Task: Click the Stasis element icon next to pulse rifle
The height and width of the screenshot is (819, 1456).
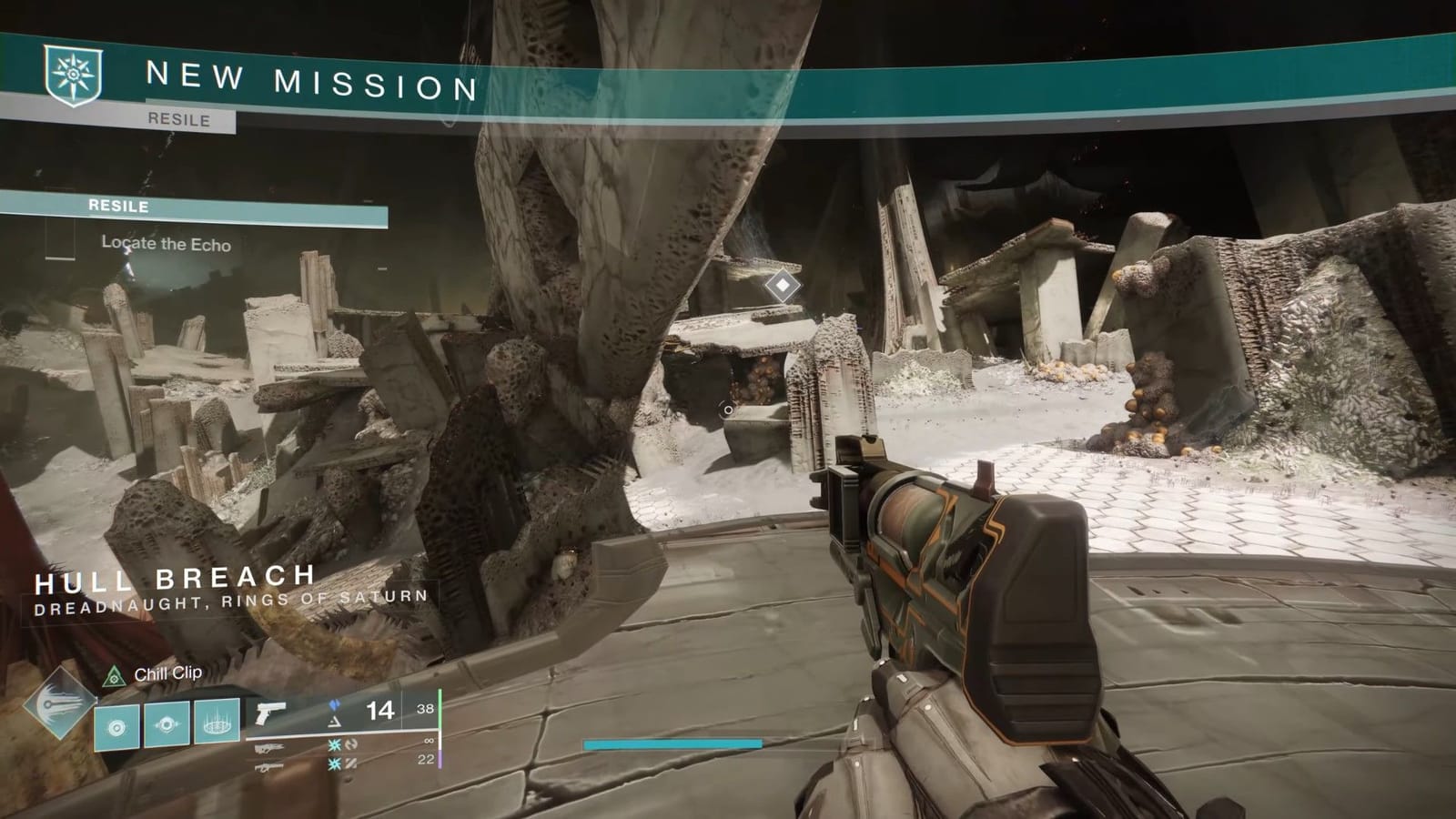Action: point(335,744)
